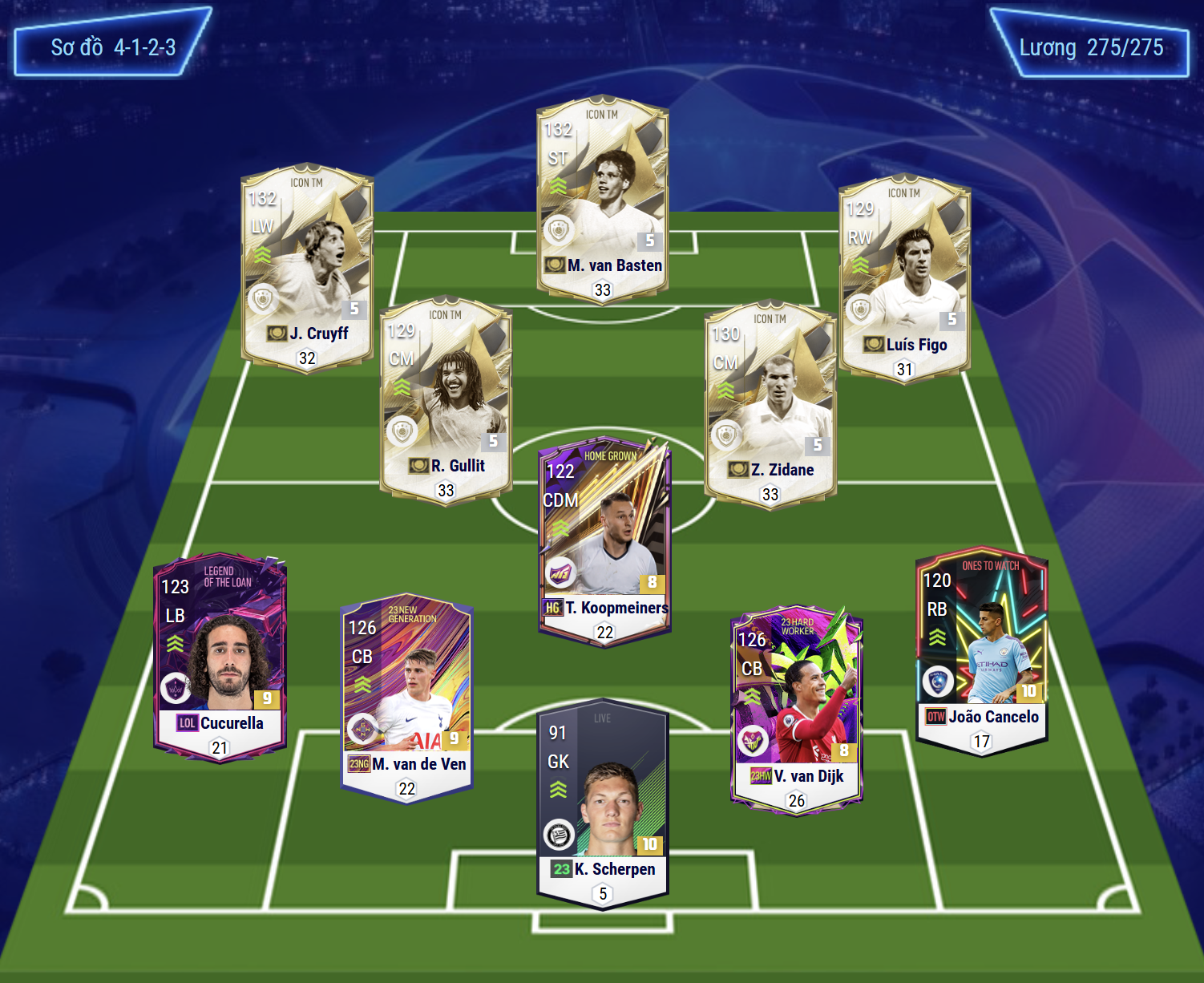Choose the M. van de Ven card
This screenshot has width=1204, height=983.
(x=406, y=696)
